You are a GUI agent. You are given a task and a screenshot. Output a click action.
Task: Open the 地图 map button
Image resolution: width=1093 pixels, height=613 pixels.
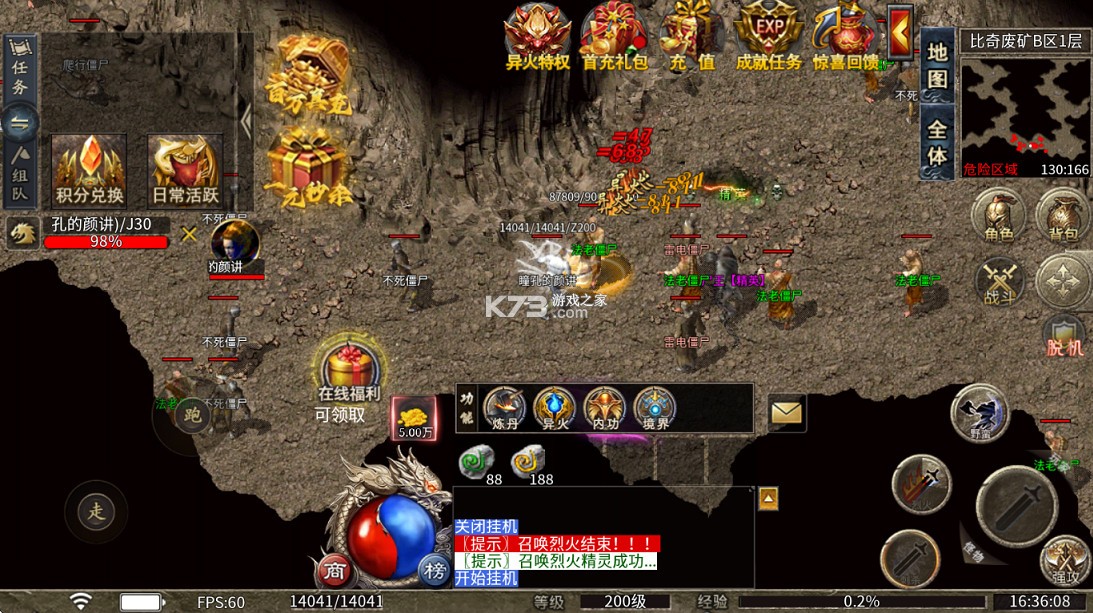click(937, 66)
